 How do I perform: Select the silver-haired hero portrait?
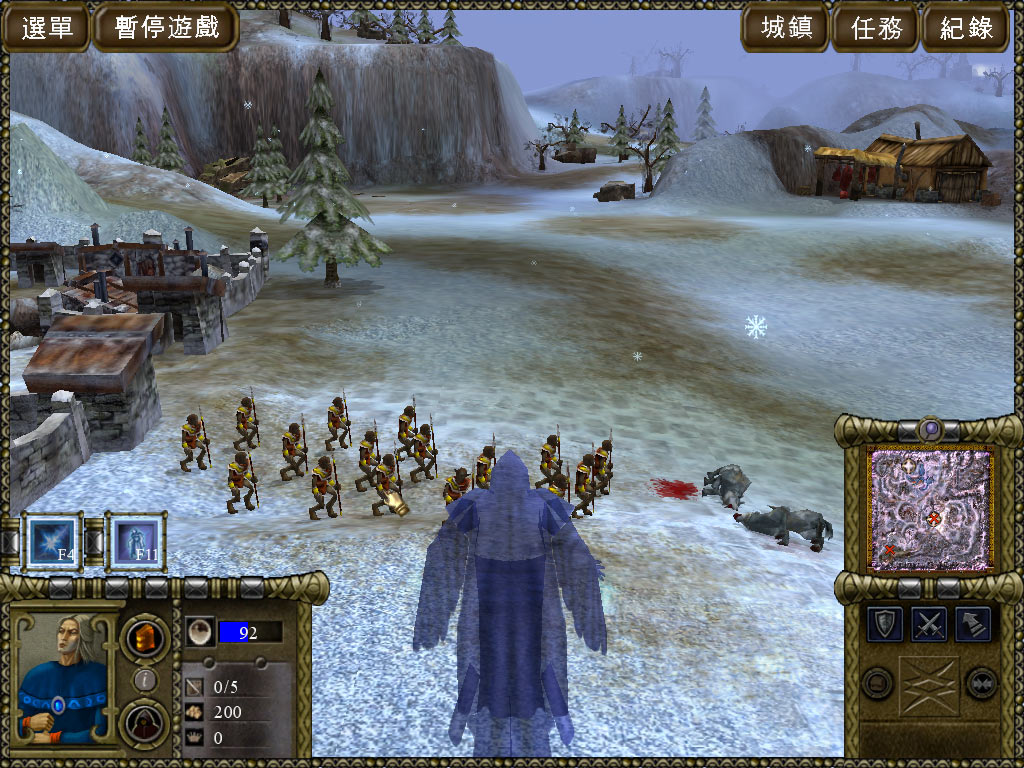click(63, 678)
